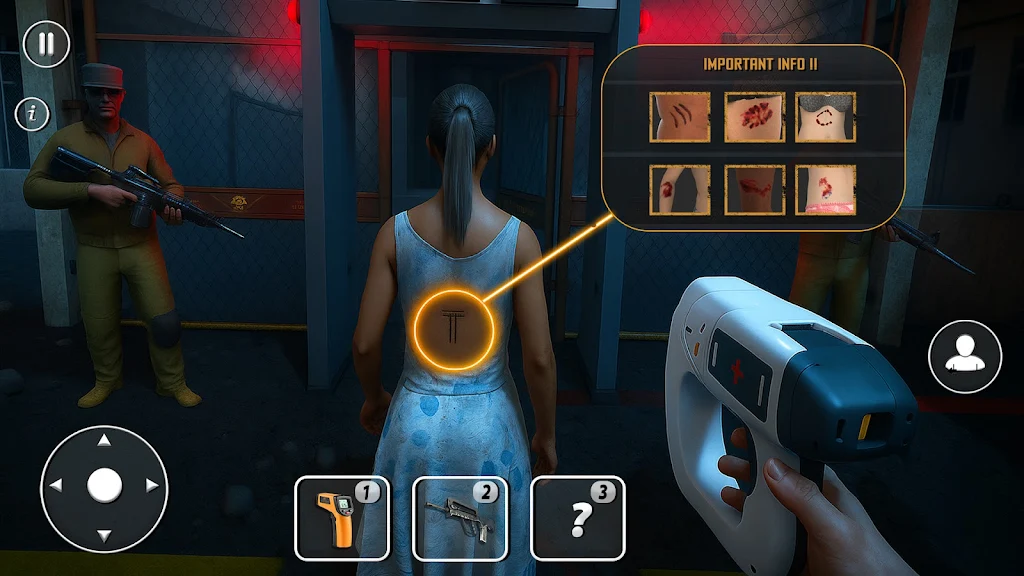The width and height of the screenshot is (1024, 576).
Task: Open the character profile round button
Action: [x=964, y=356]
